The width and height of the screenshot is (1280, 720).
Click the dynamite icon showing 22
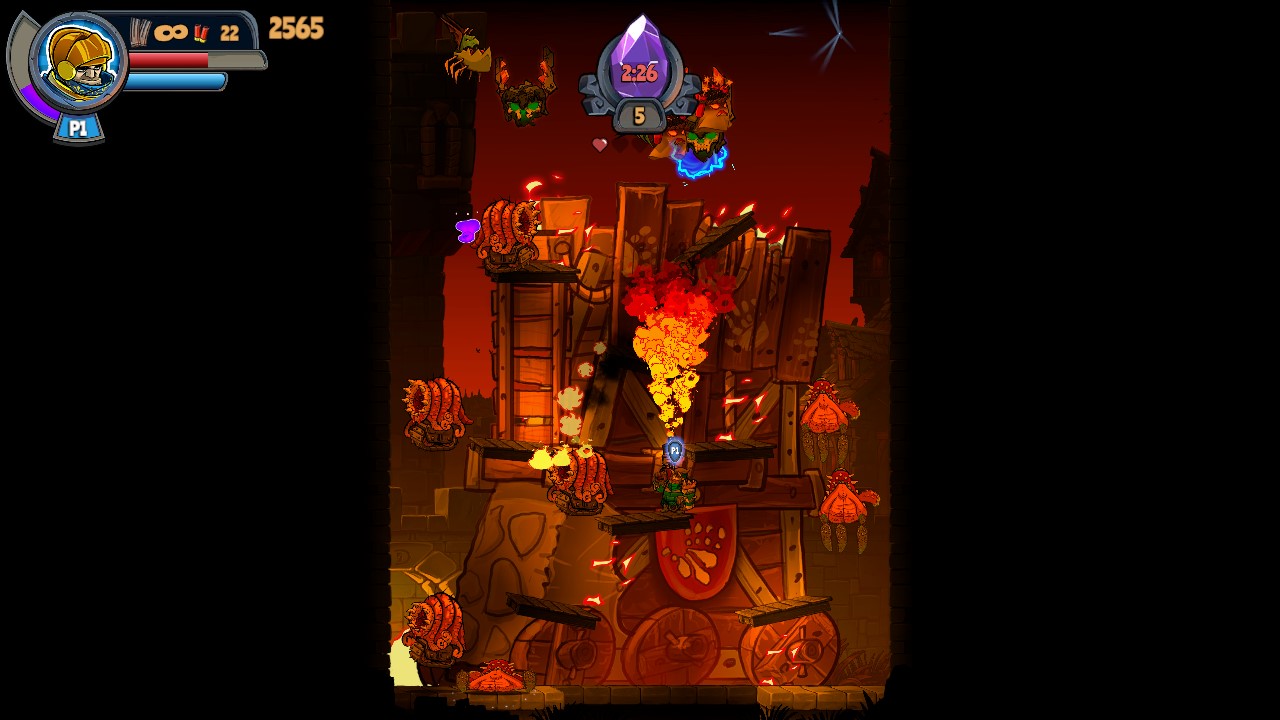click(x=201, y=32)
